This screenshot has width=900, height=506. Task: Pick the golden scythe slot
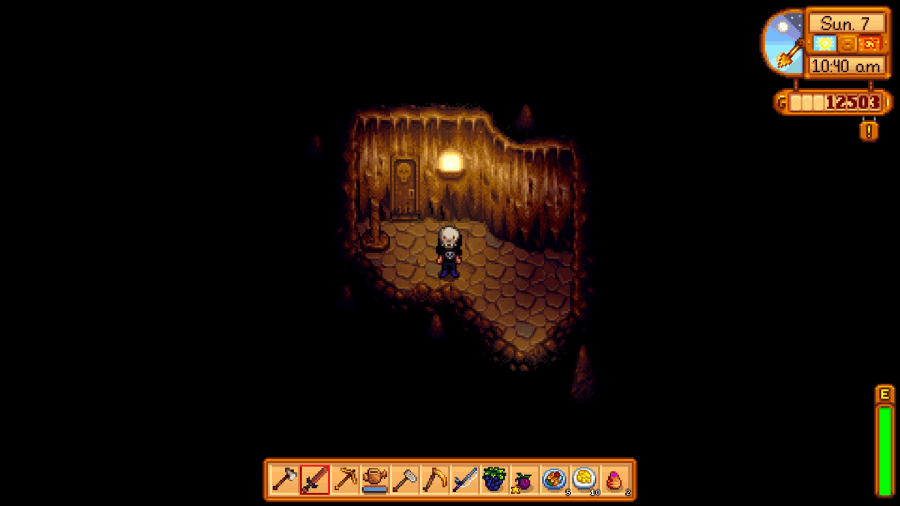(435, 479)
